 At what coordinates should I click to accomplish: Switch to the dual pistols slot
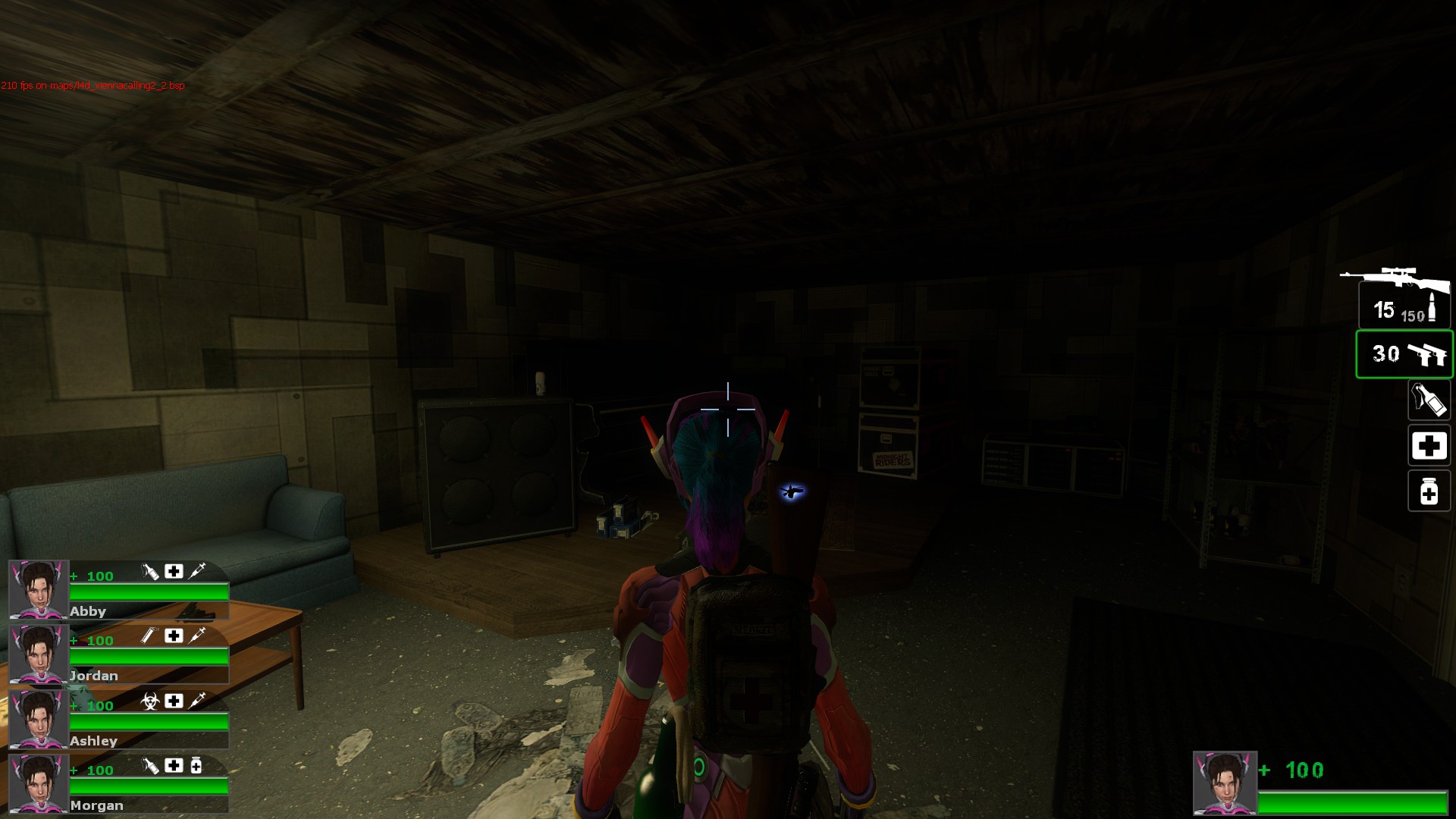(1404, 354)
